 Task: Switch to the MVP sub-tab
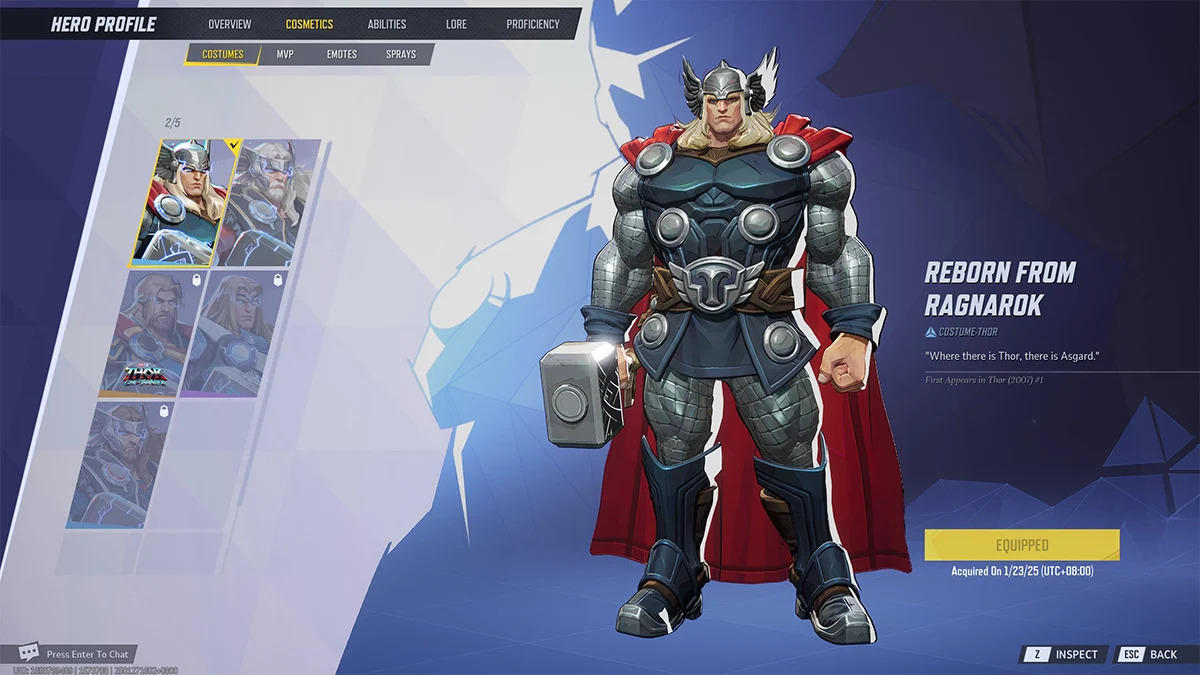coord(285,54)
